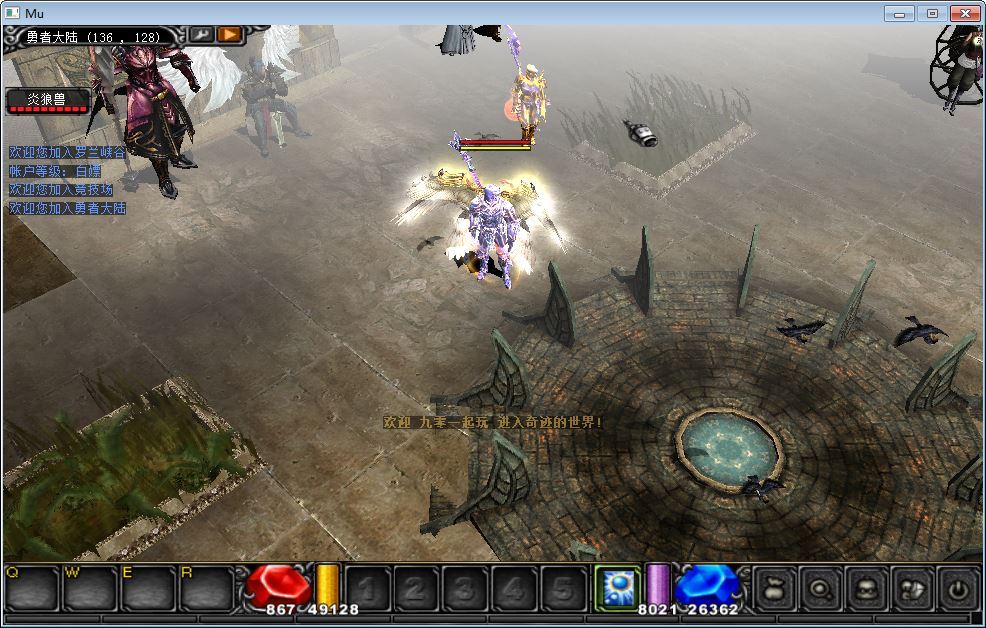Image resolution: width=986 pixels, height=628 pixels.
Task: Select the E hotkey slot
Action: tap(148, 588)
